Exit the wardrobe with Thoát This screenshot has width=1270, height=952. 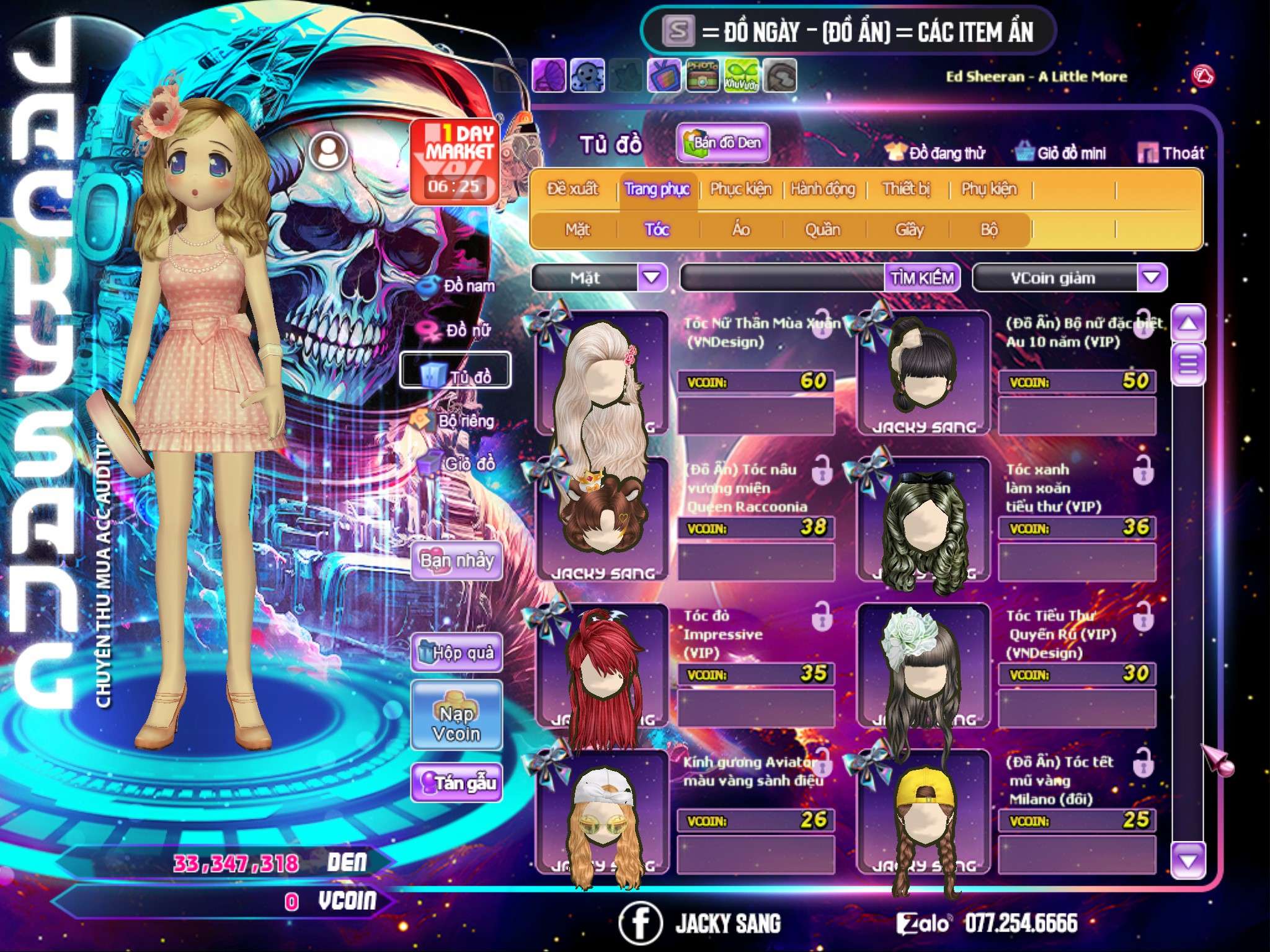(x=1171, y=153)
